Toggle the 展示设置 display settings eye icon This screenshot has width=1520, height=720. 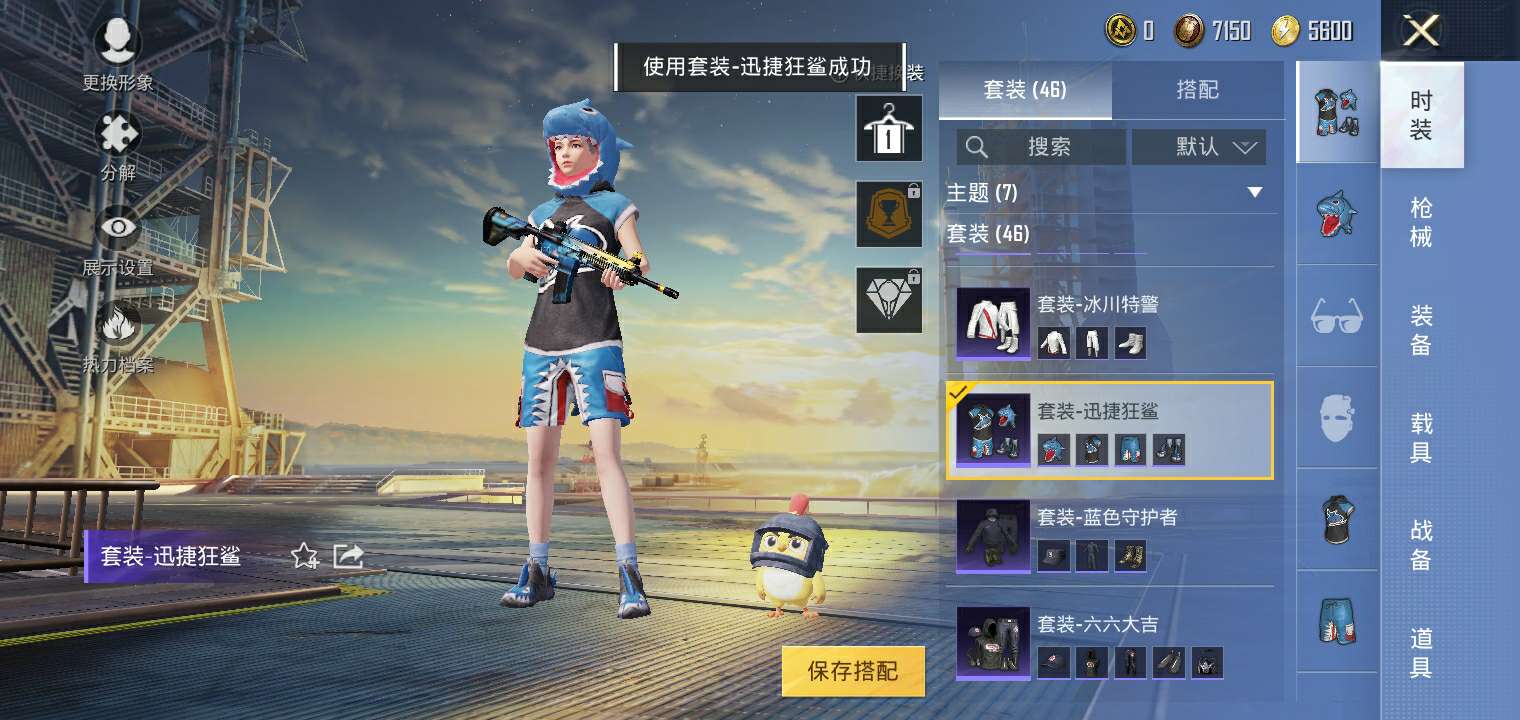coord(117,227)
